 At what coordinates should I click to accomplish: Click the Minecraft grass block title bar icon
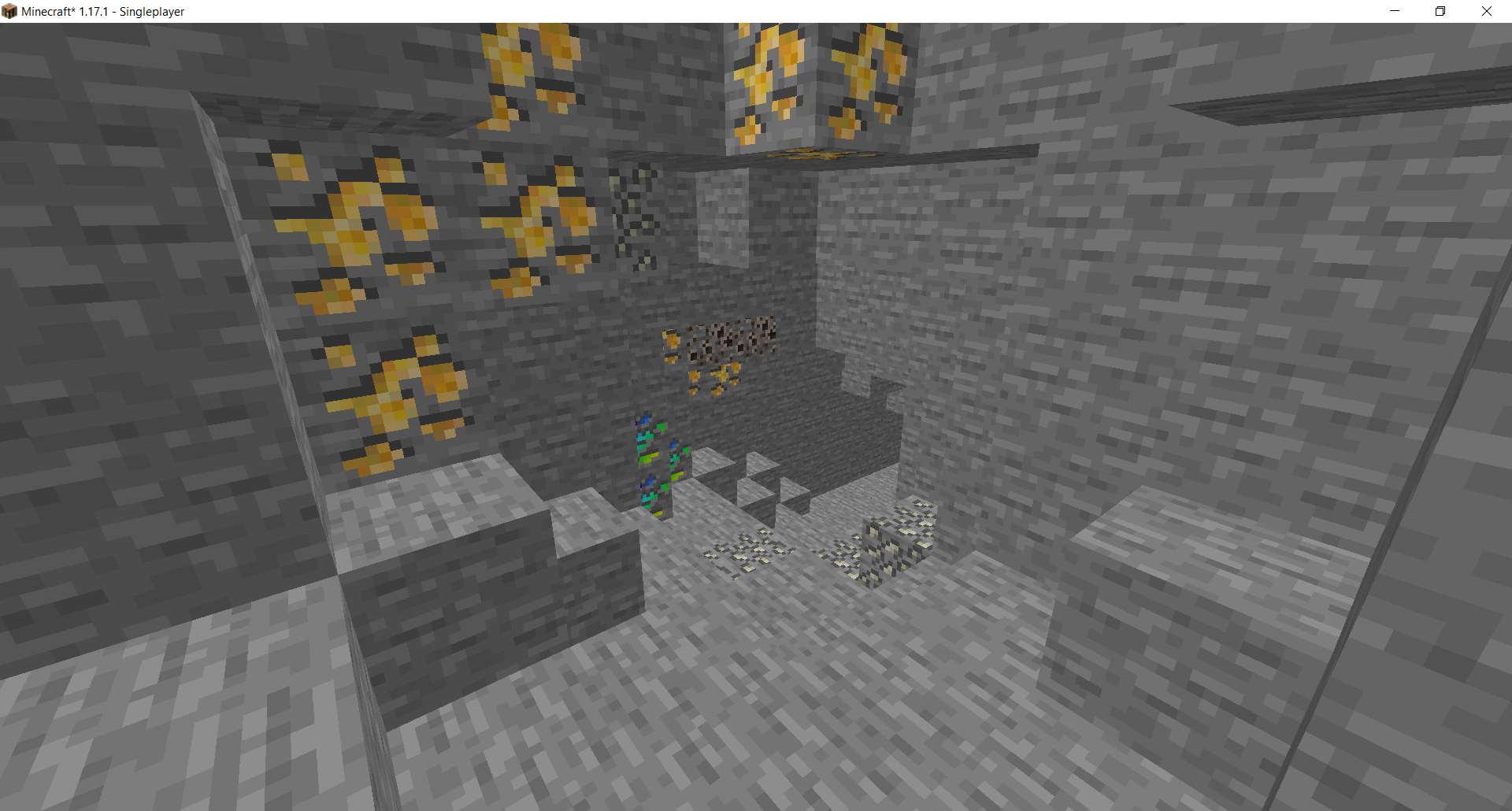(x=9, y=11)
